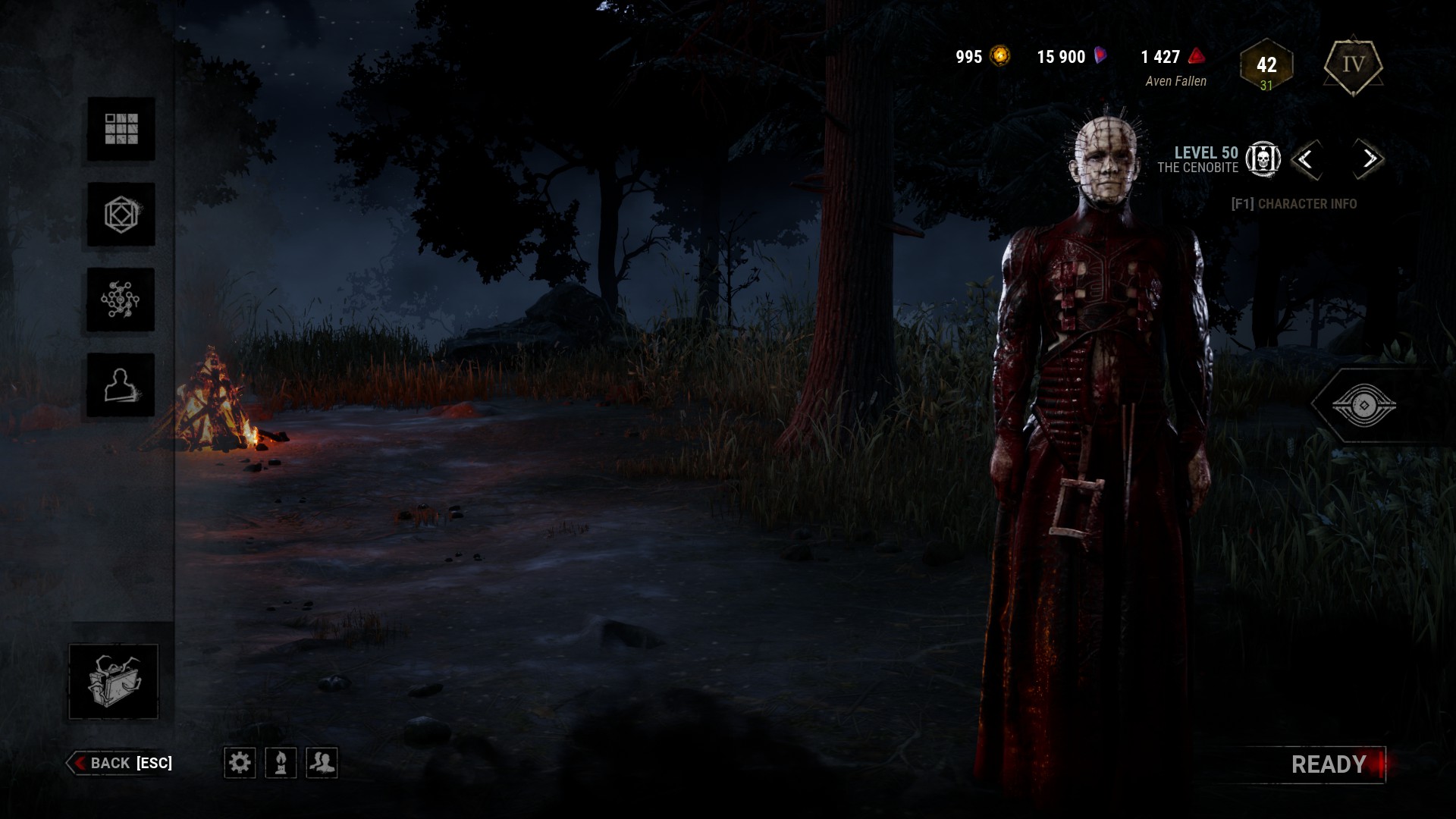Open character selection silhouette icon
The width and height of the screenshot is (1456, 819).
point(121,385)
